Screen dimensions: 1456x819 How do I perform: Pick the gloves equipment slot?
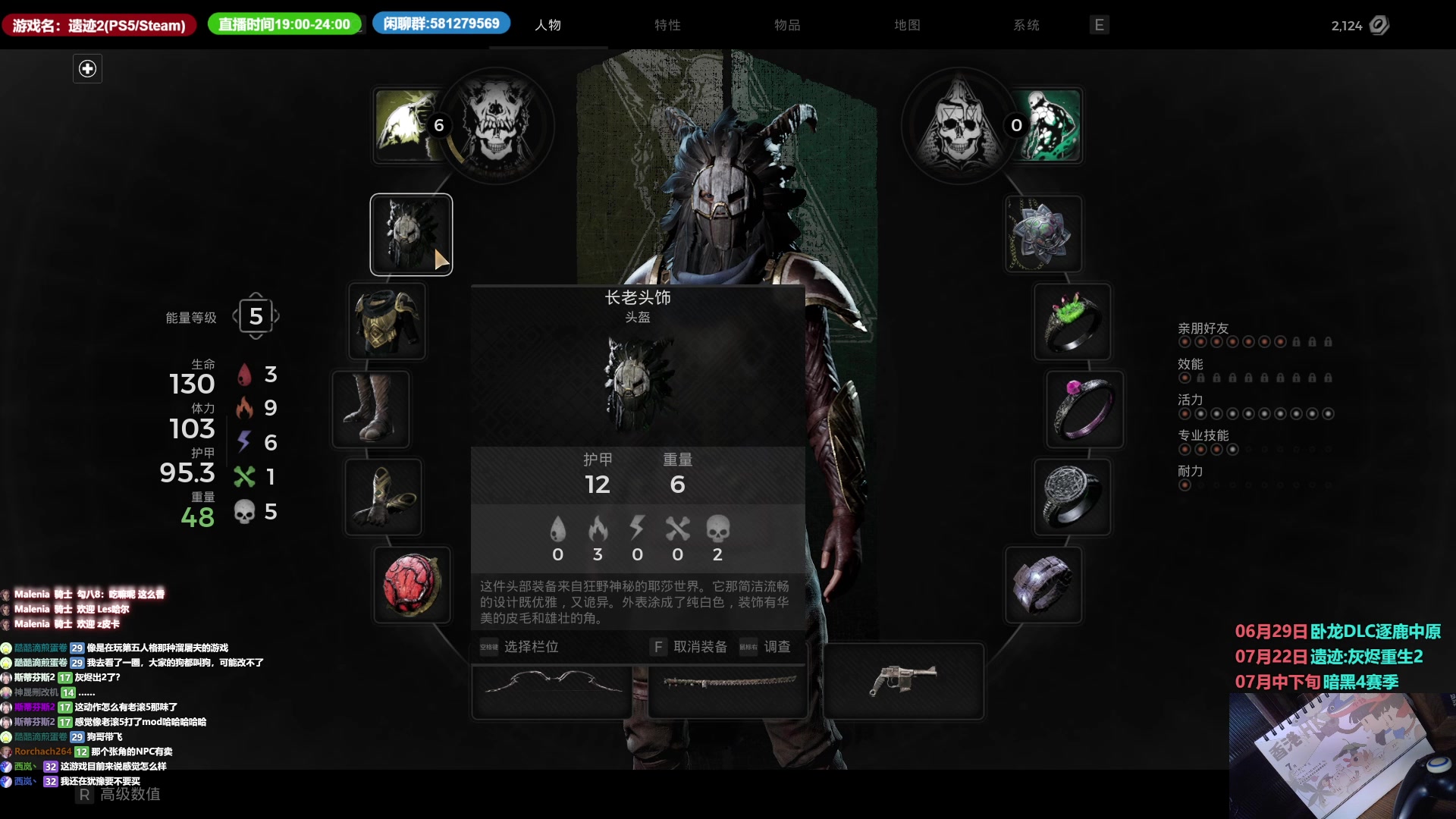383,497
